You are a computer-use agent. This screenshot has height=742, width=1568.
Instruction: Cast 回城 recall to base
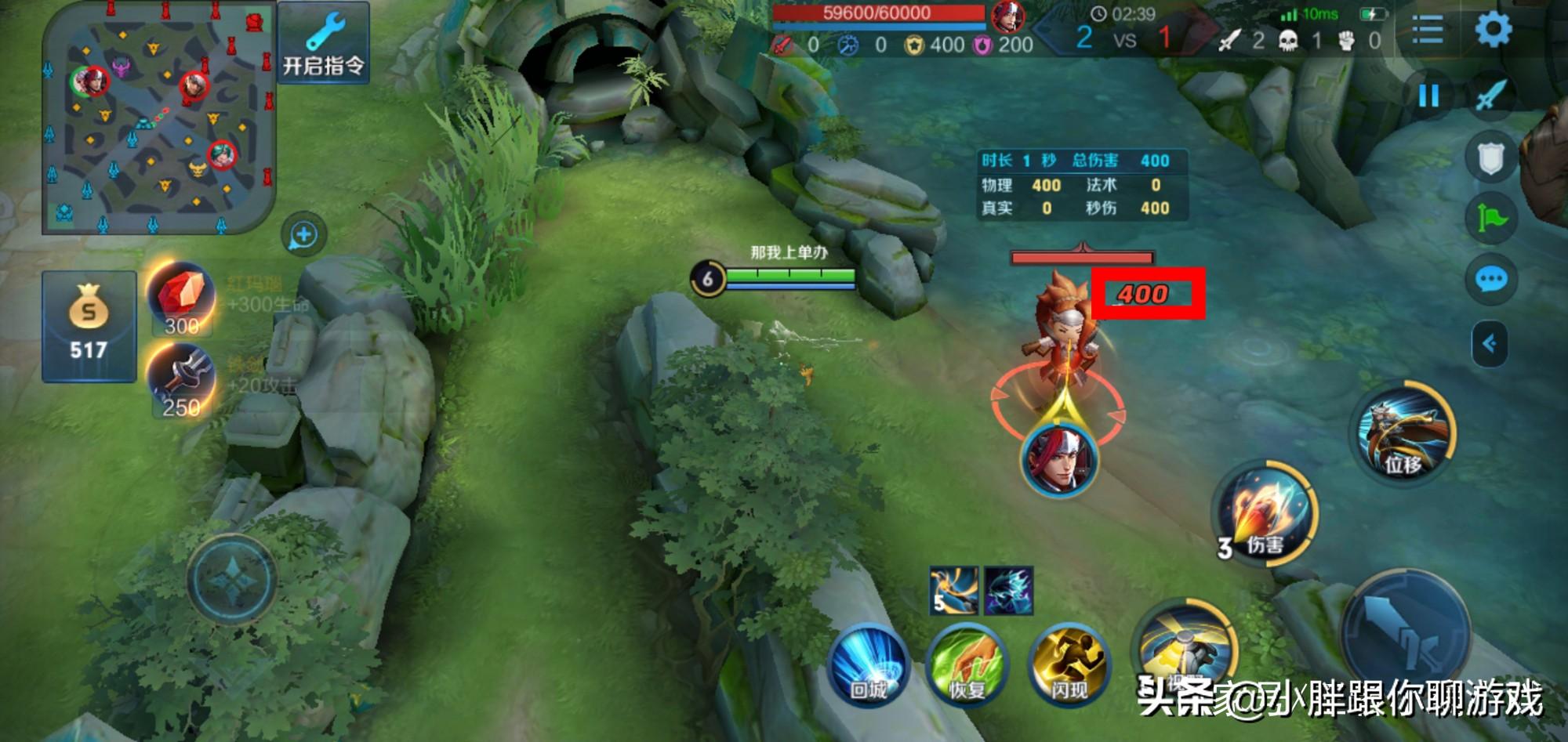(x=868, y=664)
